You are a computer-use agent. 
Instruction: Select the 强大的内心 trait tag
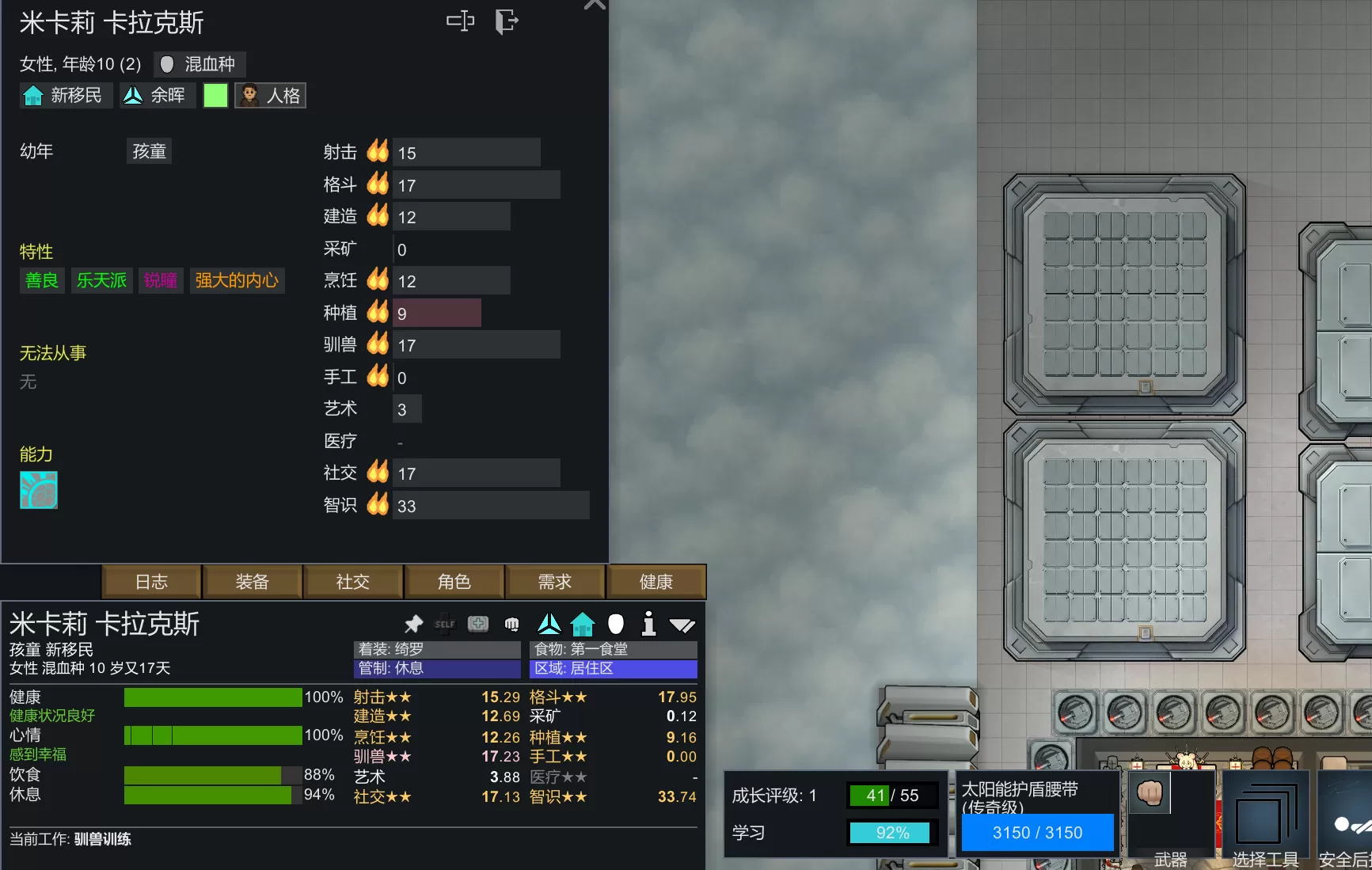tap(237, 280)
